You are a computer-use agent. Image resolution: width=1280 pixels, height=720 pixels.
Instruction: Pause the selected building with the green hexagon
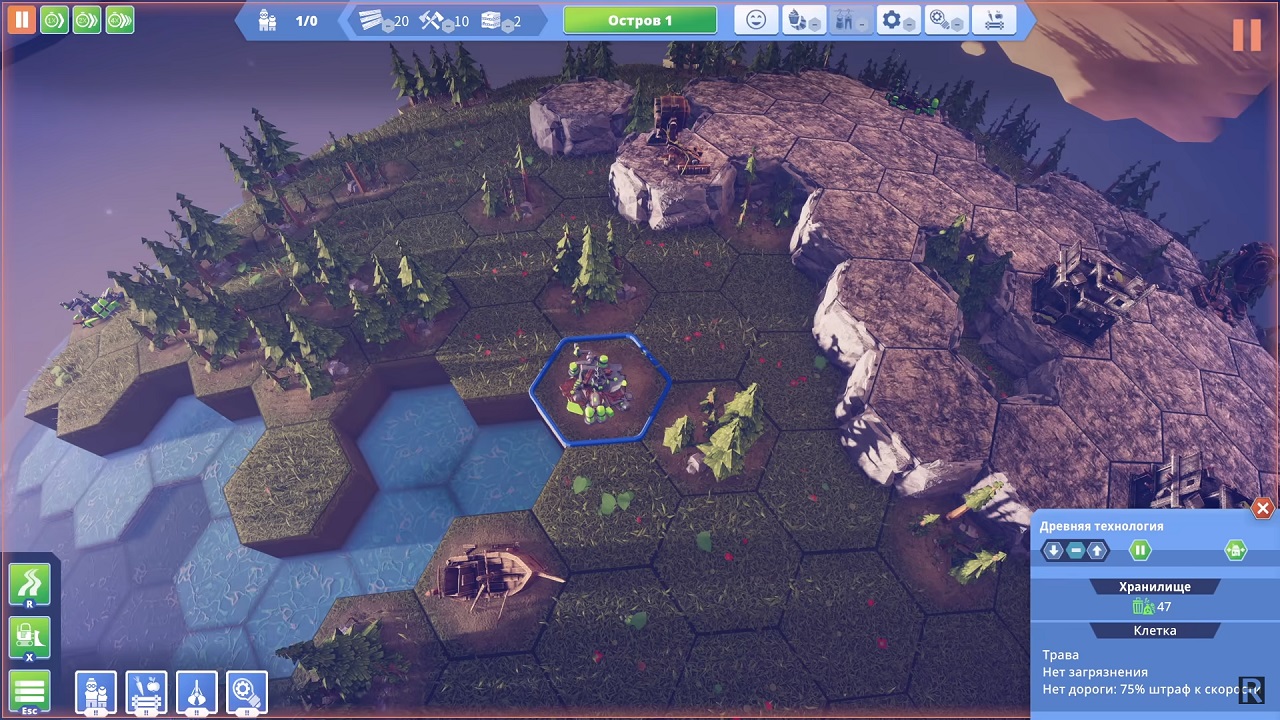(x=1140, y=550)
